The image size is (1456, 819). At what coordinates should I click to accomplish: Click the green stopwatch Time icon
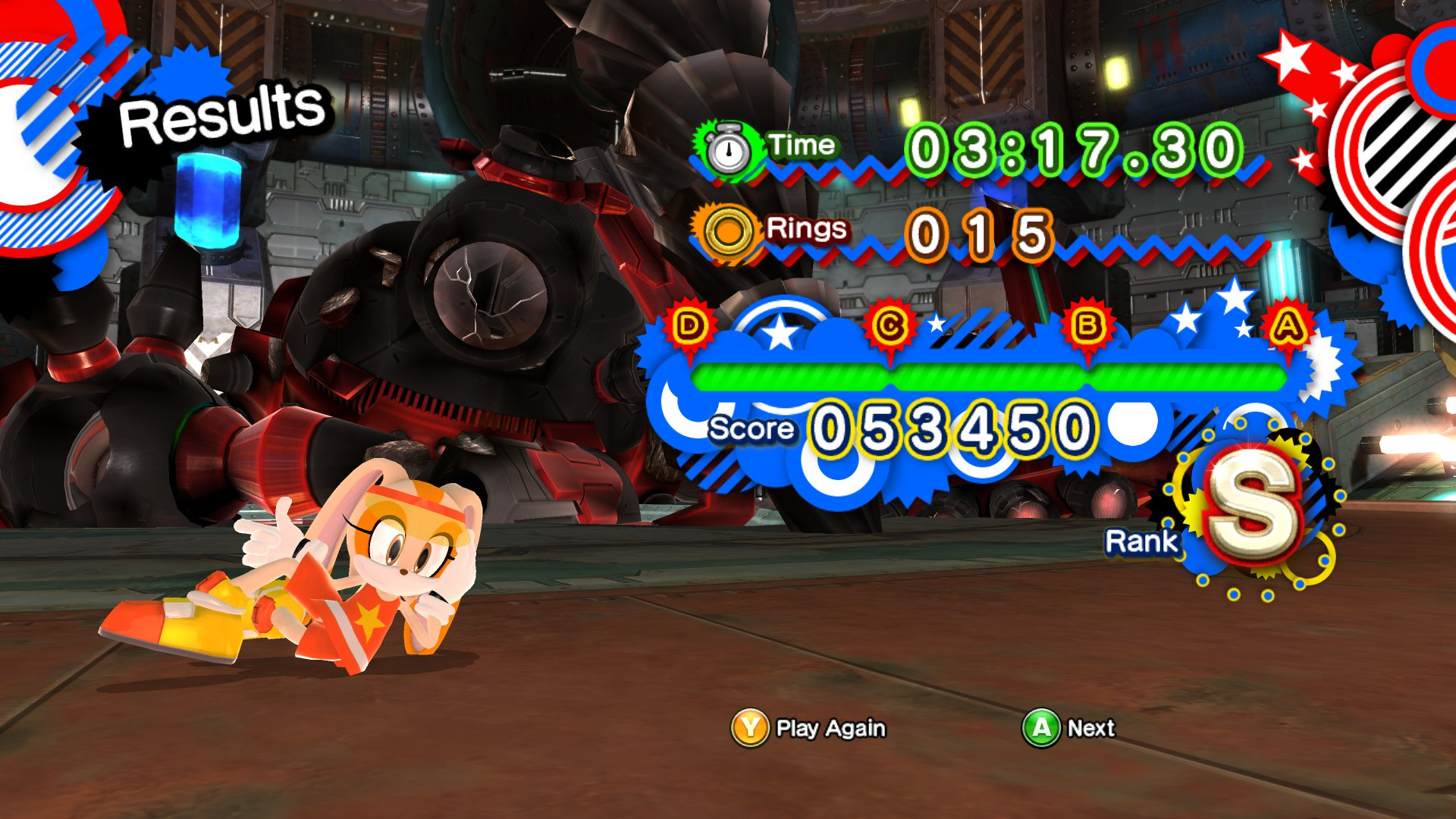pyautogui.click(x=729, y=148)
